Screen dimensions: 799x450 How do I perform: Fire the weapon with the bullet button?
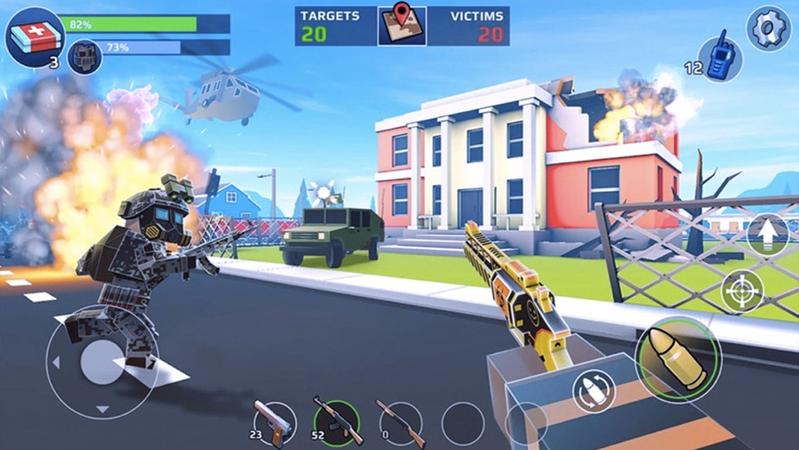click(x=678, y=358)
